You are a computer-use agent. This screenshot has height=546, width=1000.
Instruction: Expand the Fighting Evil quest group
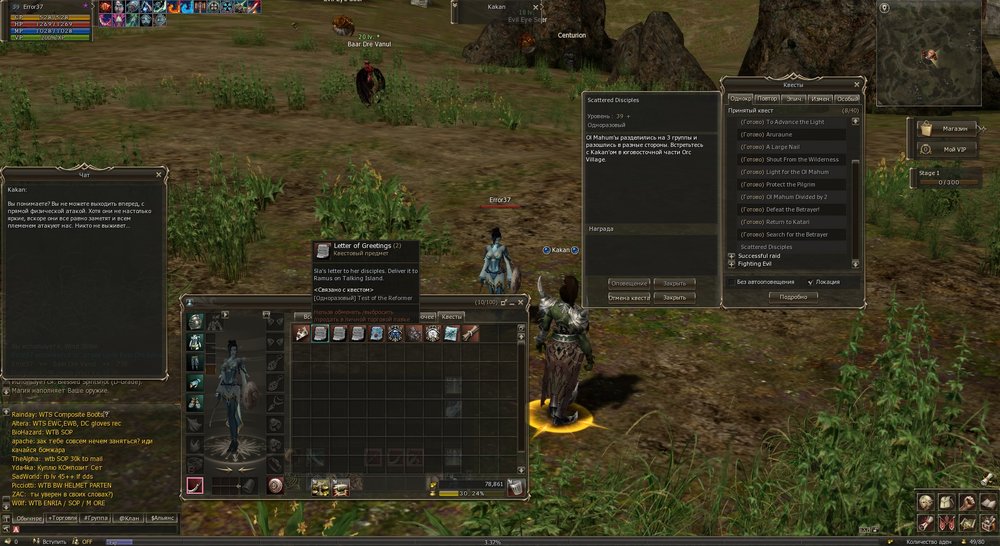pos(731,265)
